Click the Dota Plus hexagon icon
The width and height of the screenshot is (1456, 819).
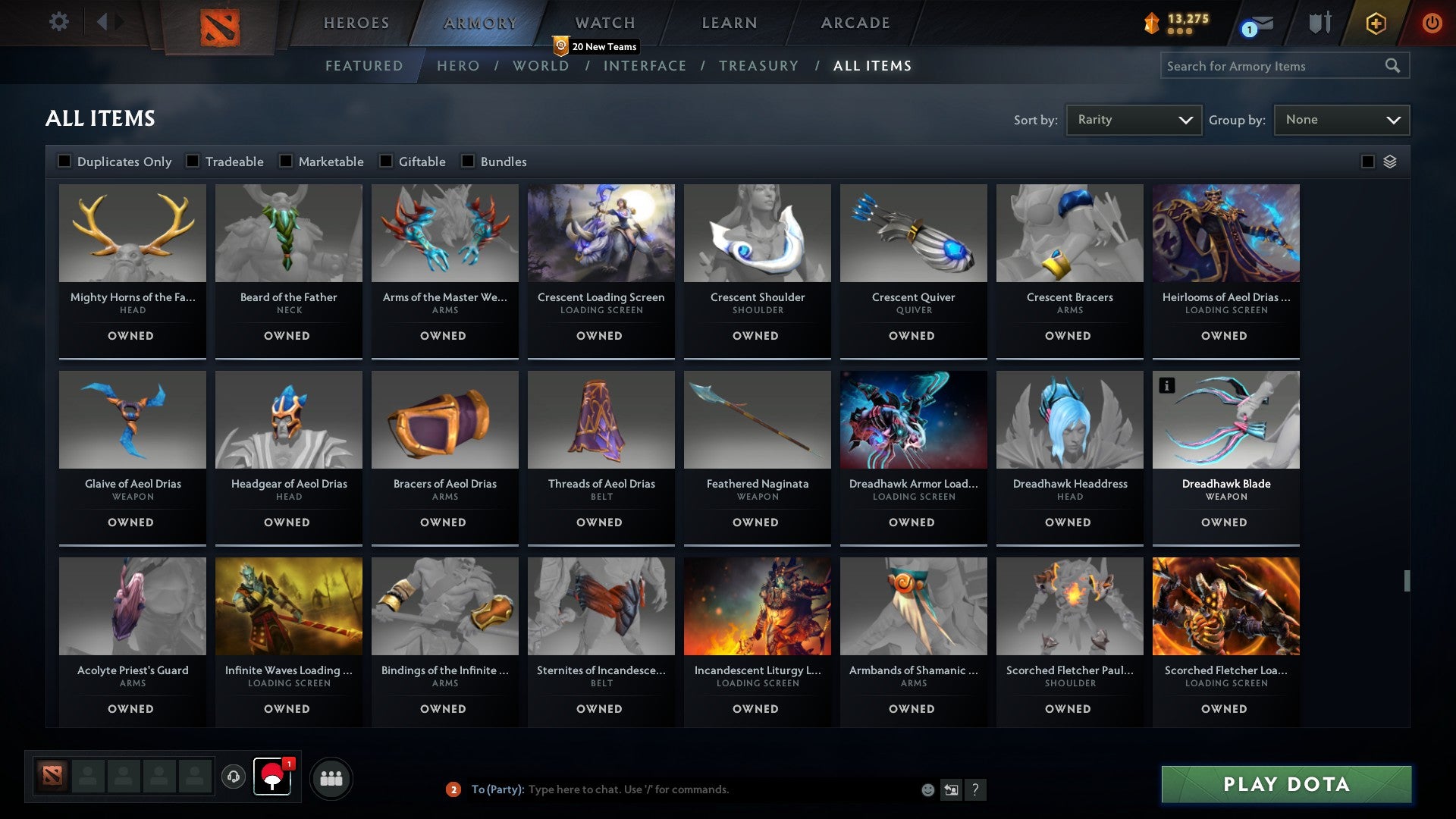coord(1375,24)
